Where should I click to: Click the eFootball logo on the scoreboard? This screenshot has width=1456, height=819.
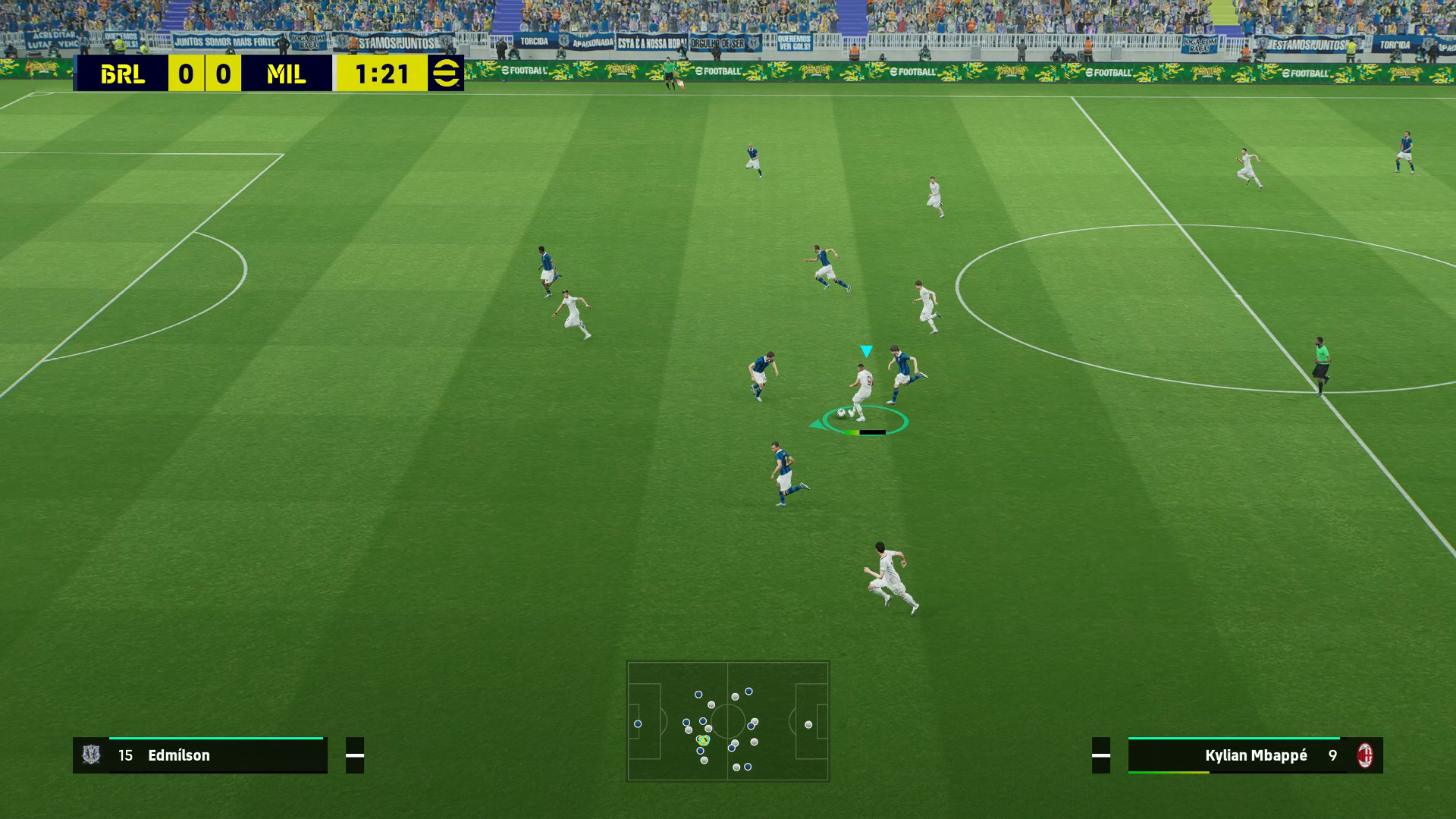(x=445, y=74)
